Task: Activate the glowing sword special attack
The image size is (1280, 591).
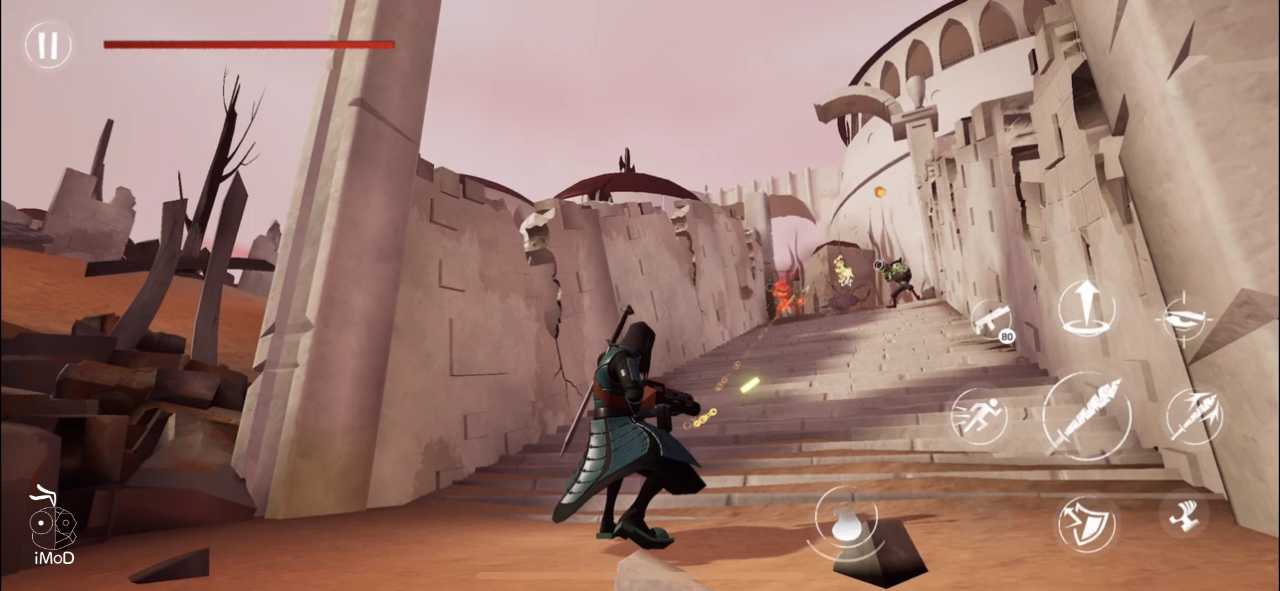Action: [x=1194, y=416]
